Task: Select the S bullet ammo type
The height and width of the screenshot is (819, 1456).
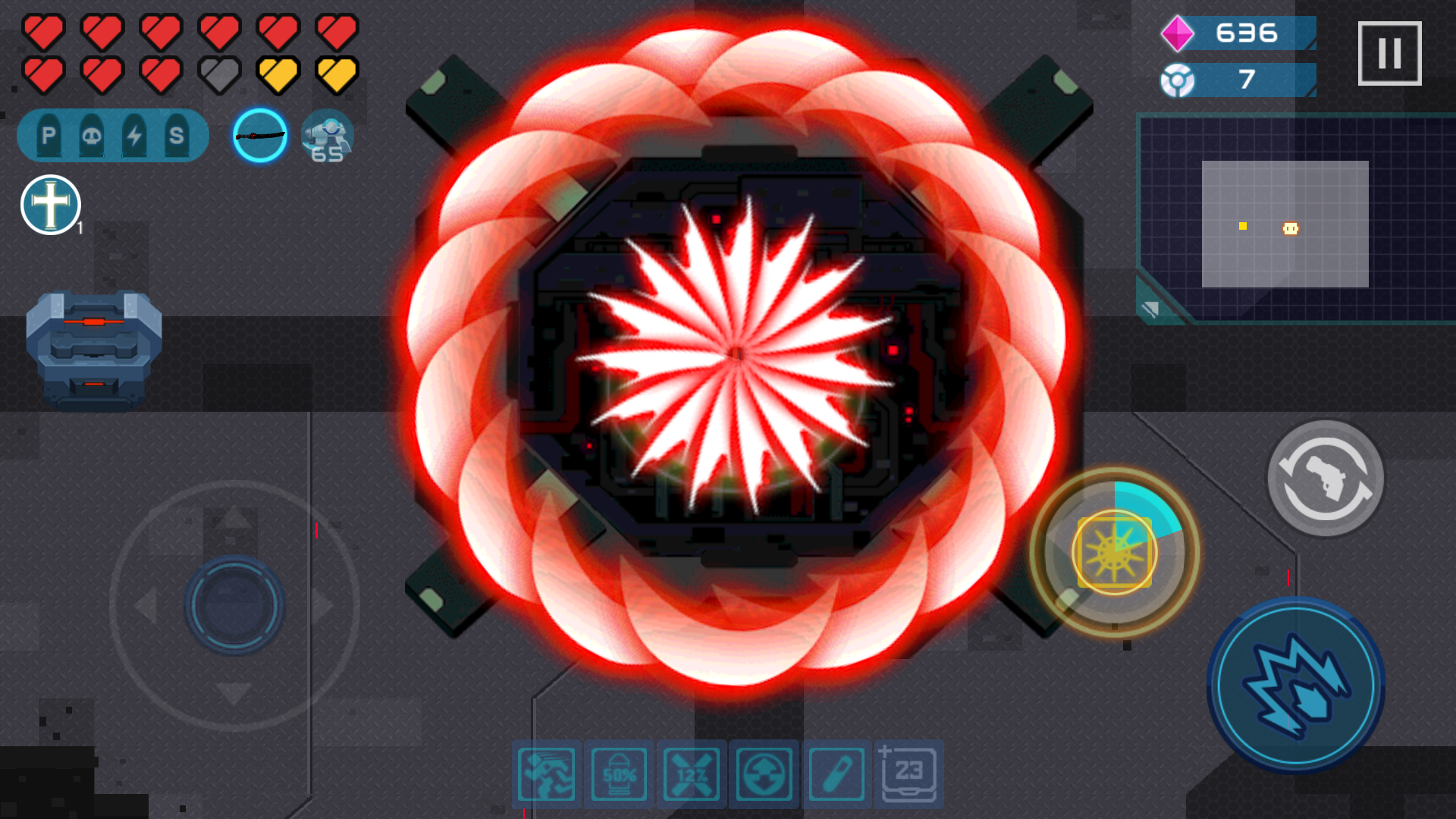Action: 176,134
